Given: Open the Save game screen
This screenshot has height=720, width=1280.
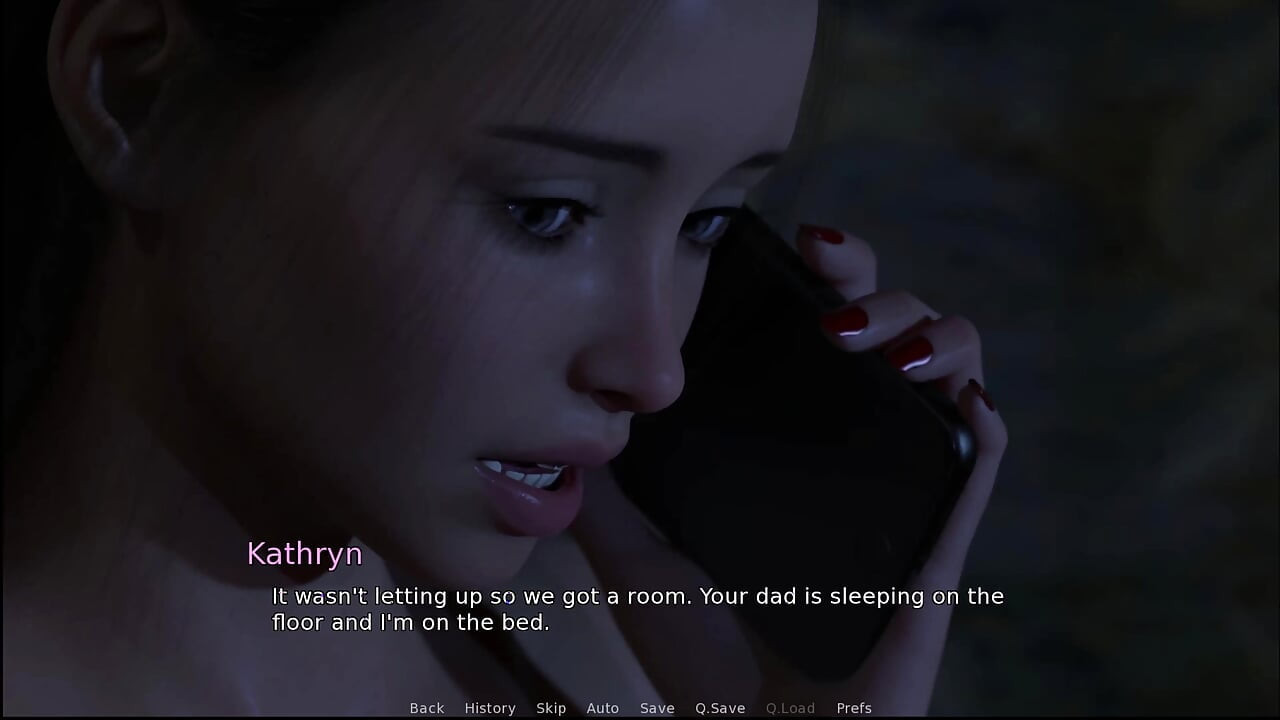Looking at the screenshot, I should click(x=657, y=708).
